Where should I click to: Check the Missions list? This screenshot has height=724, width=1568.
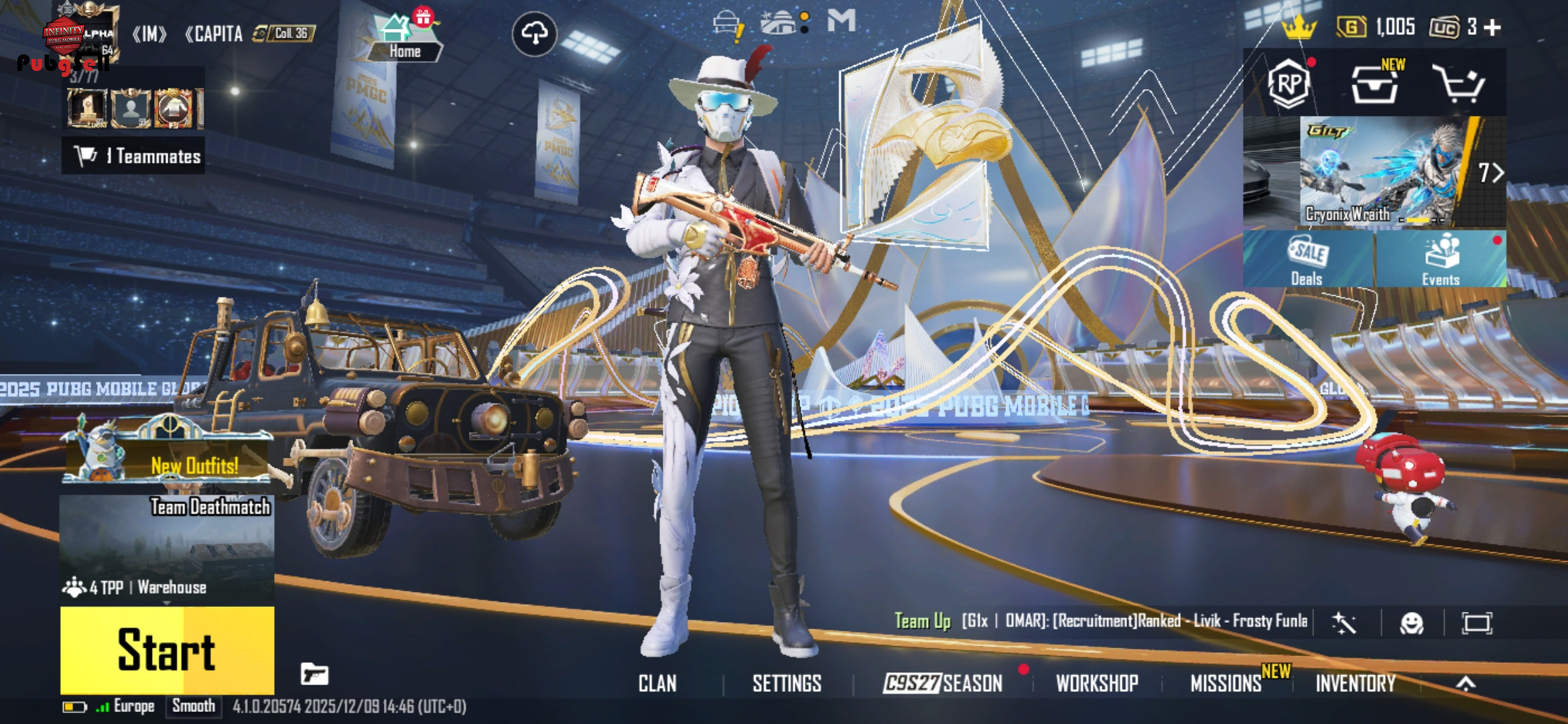click(x=1226, y=683)
